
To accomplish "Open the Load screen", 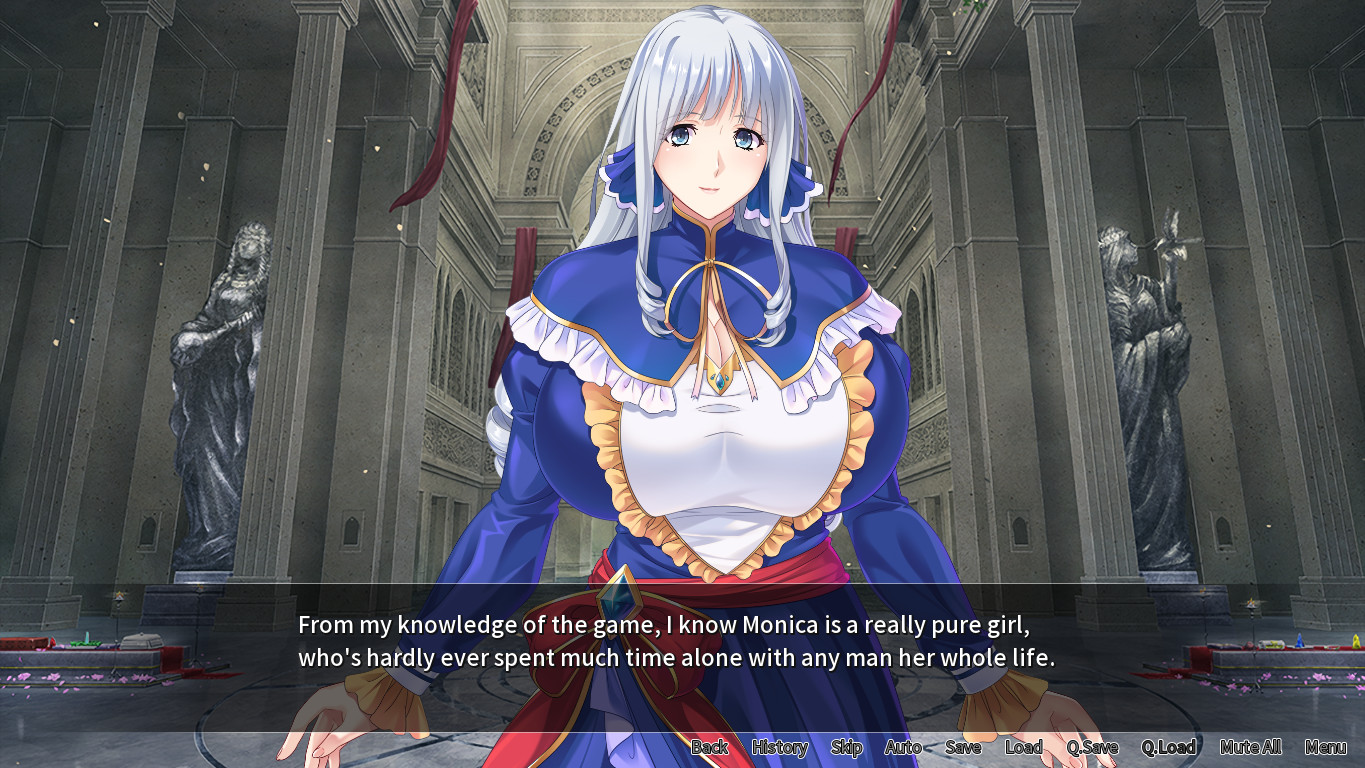I will pos(1023,747).
